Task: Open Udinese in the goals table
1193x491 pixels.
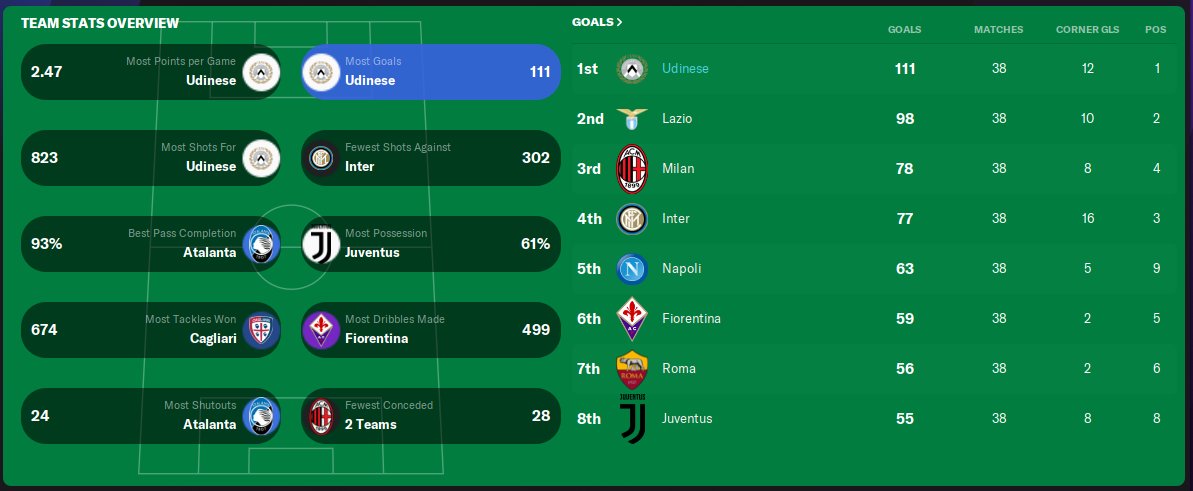Action: [x=685, y=69]
